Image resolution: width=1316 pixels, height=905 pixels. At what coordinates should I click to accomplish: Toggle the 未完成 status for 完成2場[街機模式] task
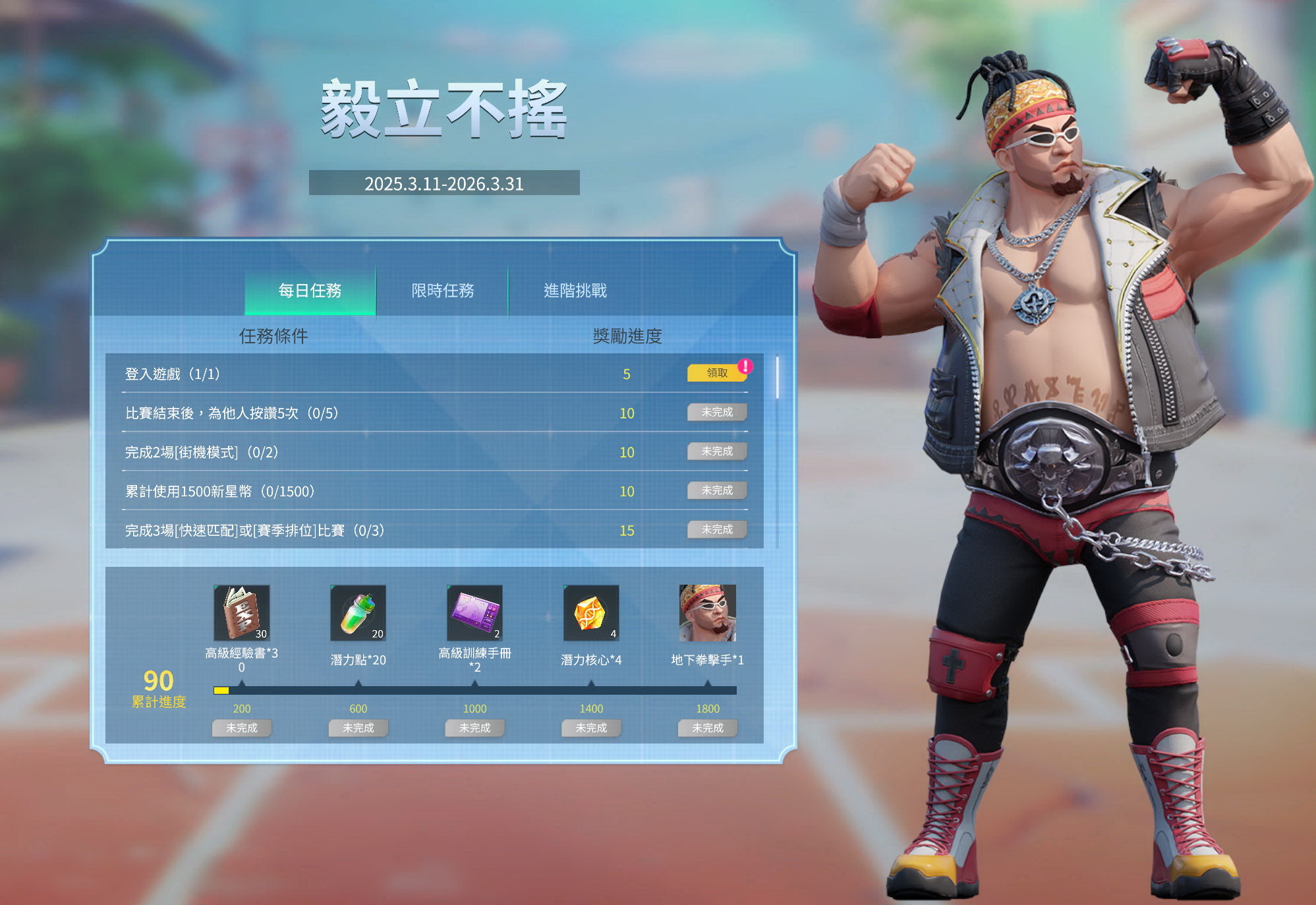point(716,452)
